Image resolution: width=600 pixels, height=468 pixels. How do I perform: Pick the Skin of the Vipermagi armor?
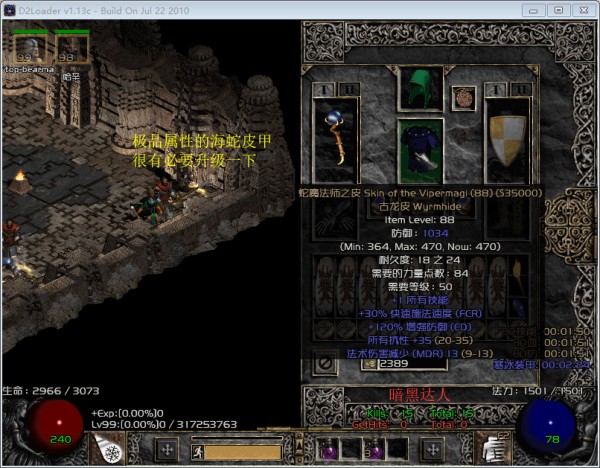[421, 151]
